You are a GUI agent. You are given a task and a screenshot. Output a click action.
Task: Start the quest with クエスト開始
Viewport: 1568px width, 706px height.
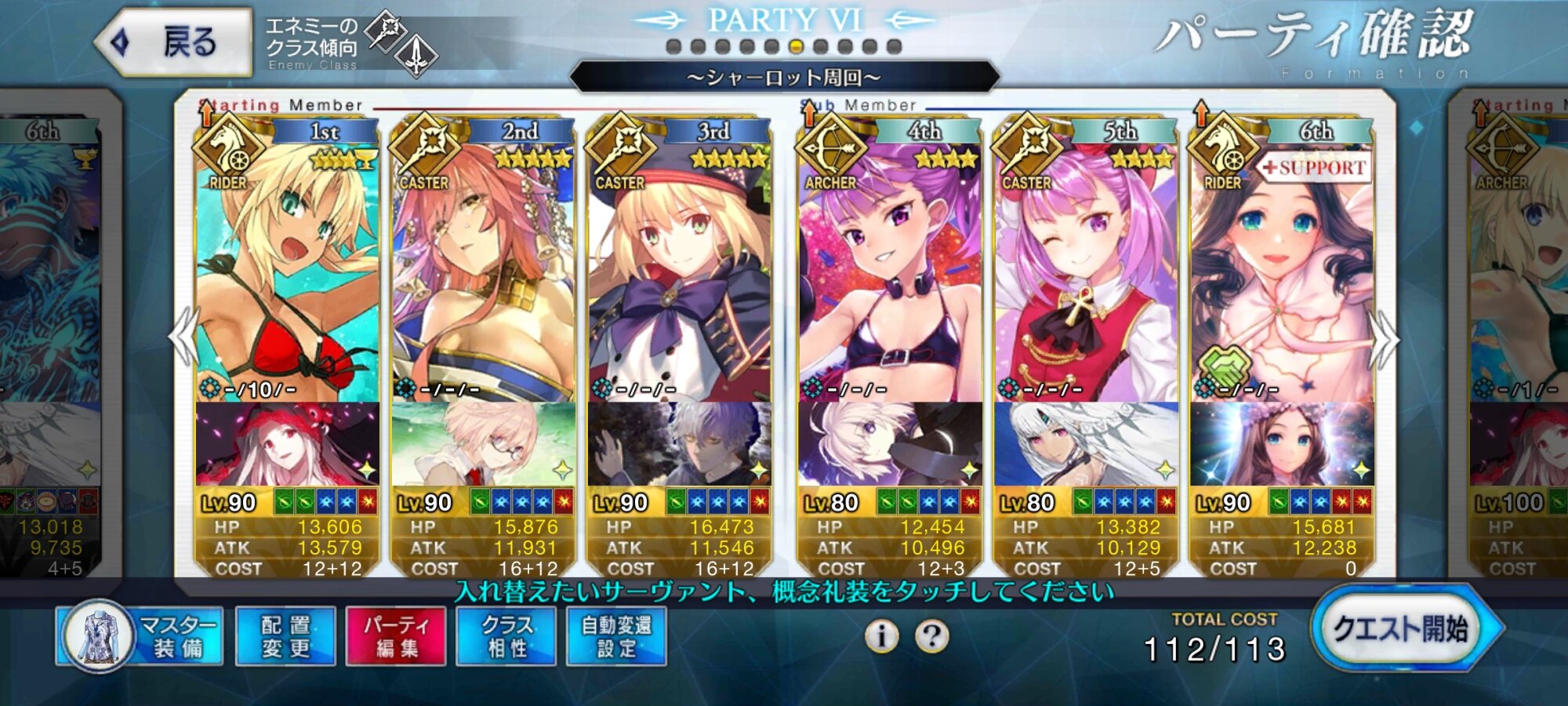tap(1400, 629)
